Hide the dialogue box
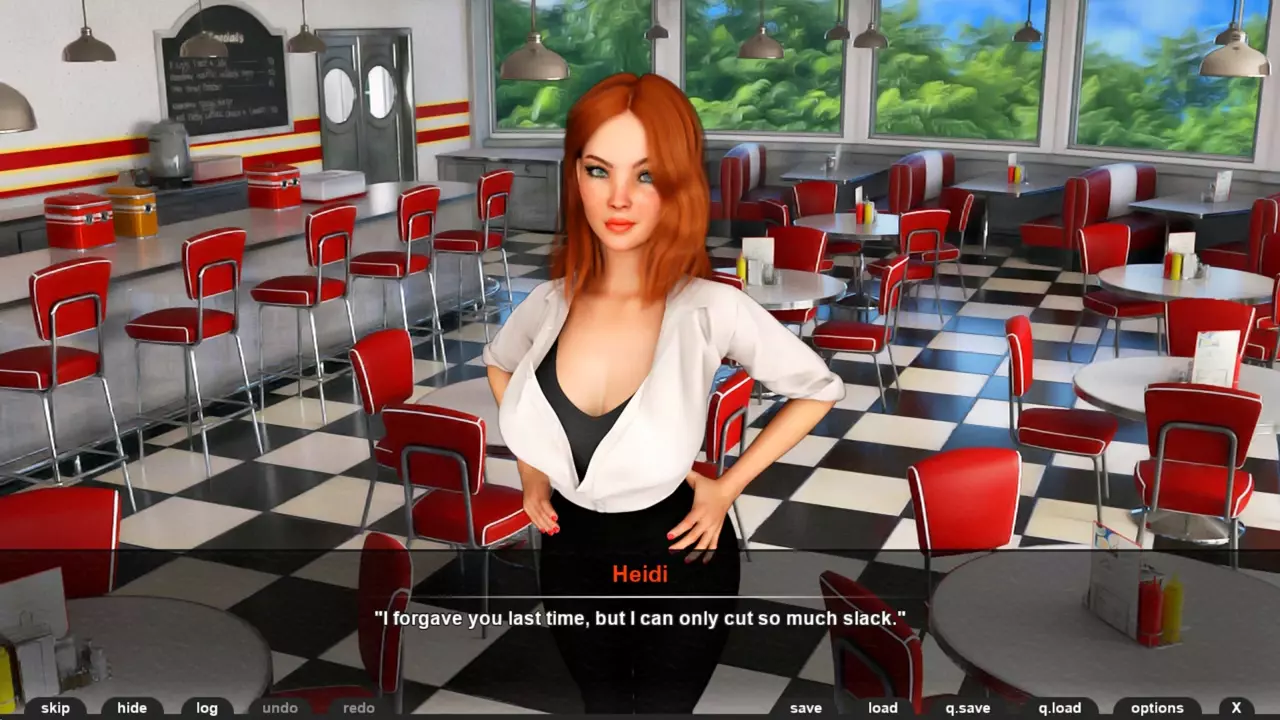Screen dimensions: 1280x720 coord(132,708)
